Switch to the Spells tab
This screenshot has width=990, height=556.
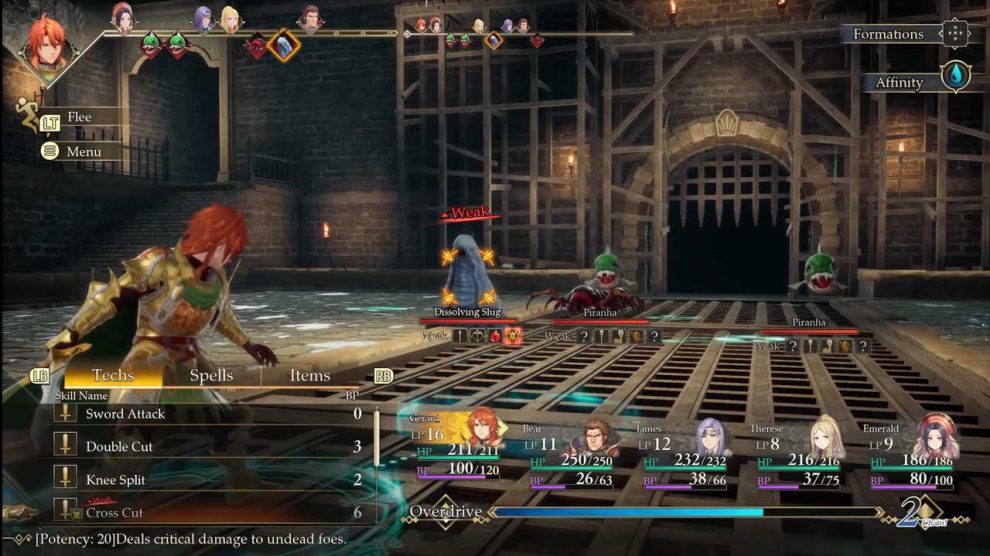211,376
